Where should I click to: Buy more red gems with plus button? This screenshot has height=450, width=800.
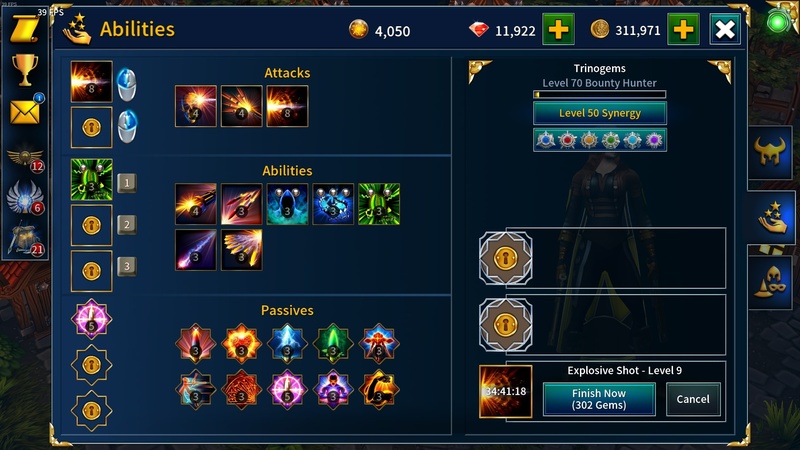click(558, 30)
